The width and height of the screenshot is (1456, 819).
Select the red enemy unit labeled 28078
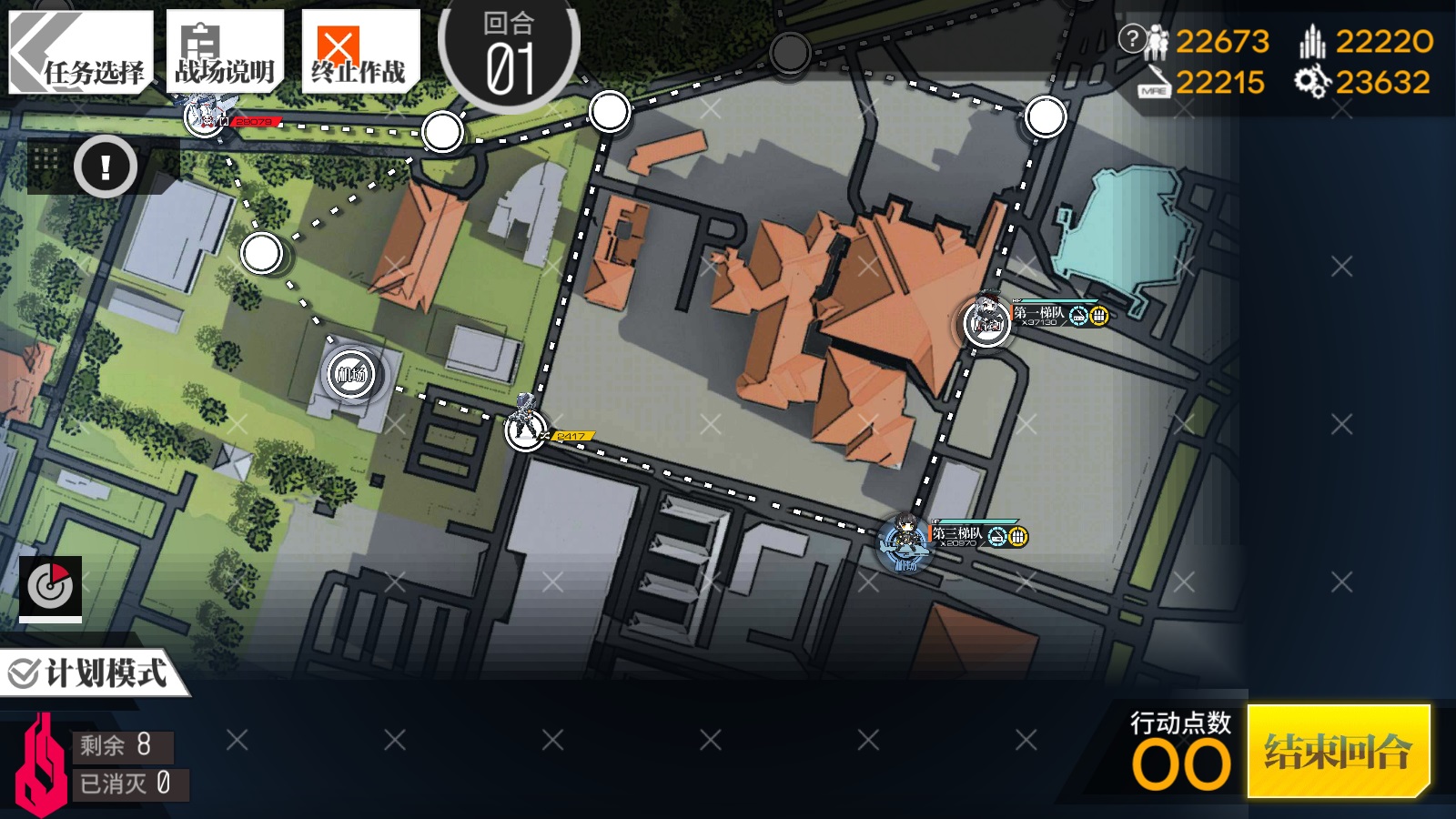click(205, 116)
